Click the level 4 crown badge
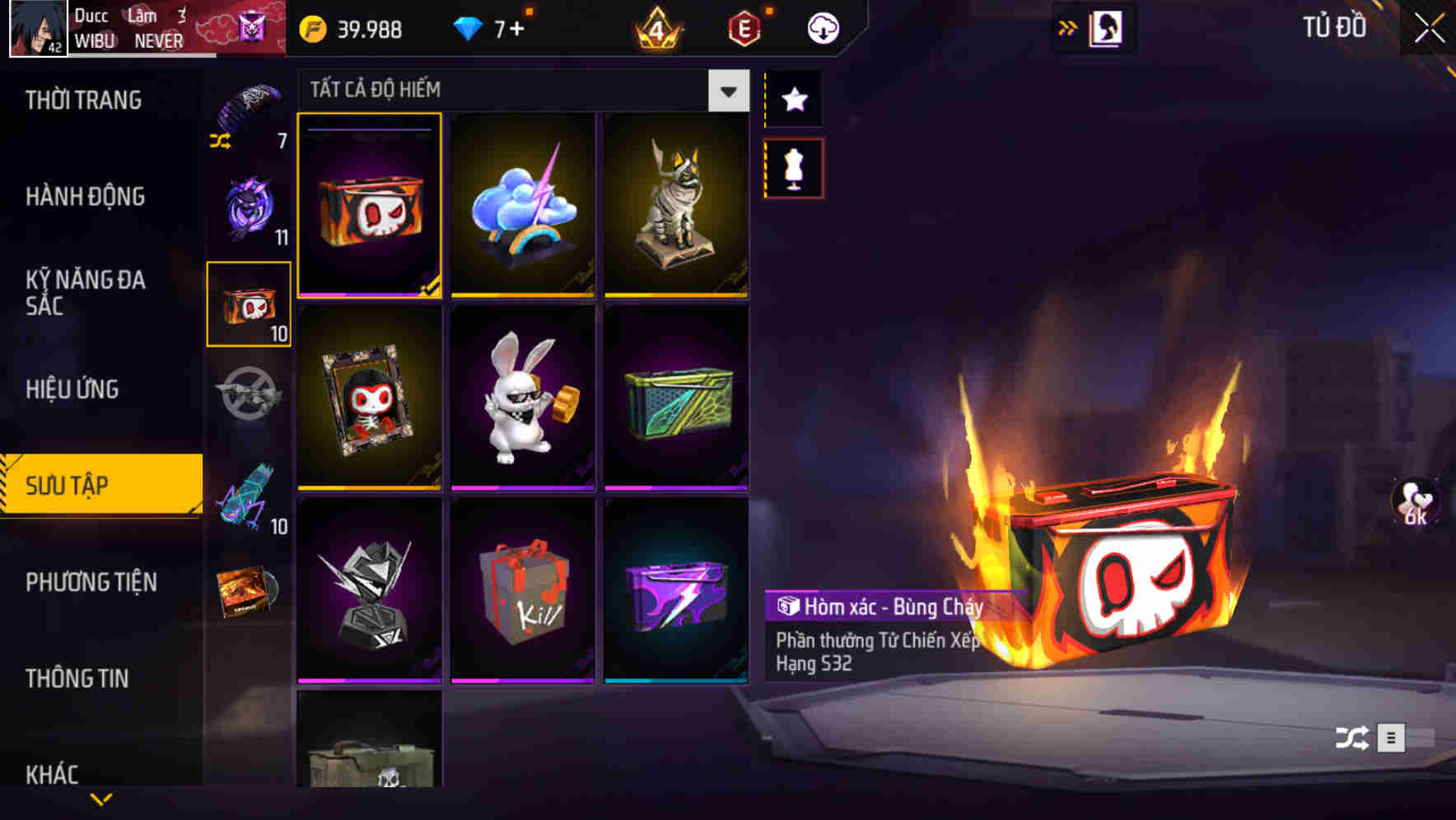The width and height of the screenshot is (1456, 820). 656,28
